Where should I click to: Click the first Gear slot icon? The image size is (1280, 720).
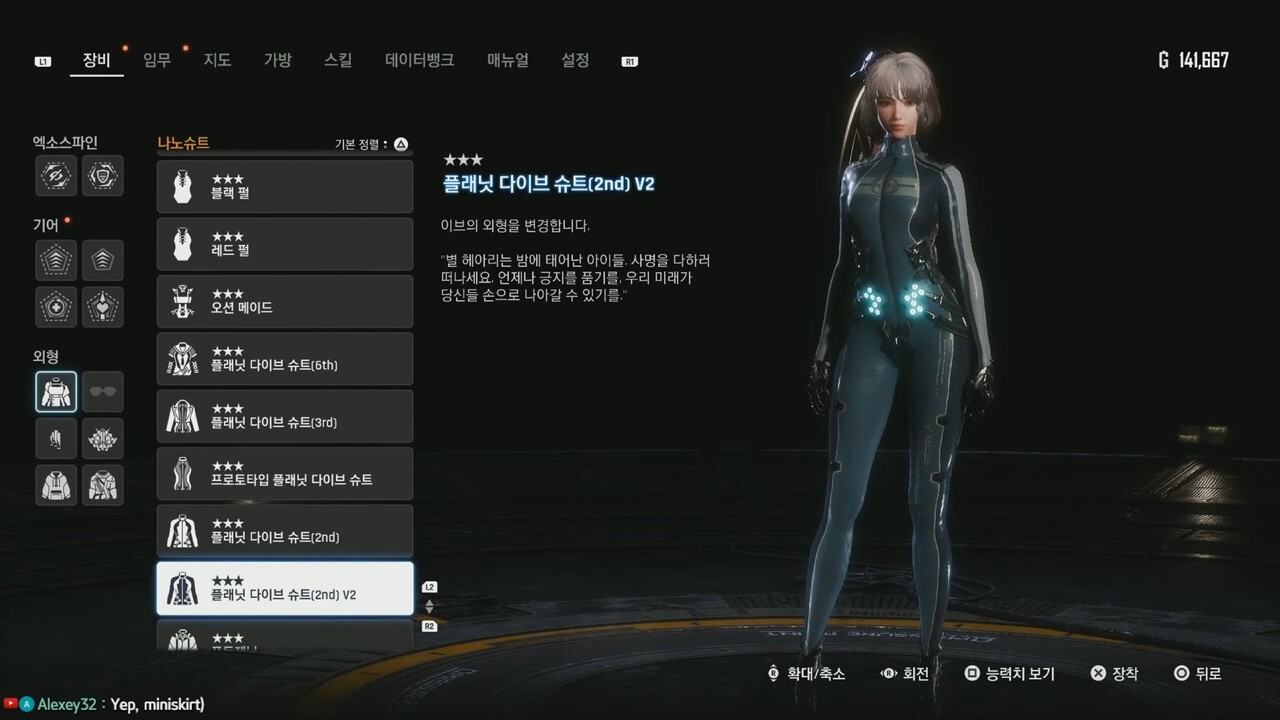55,259
